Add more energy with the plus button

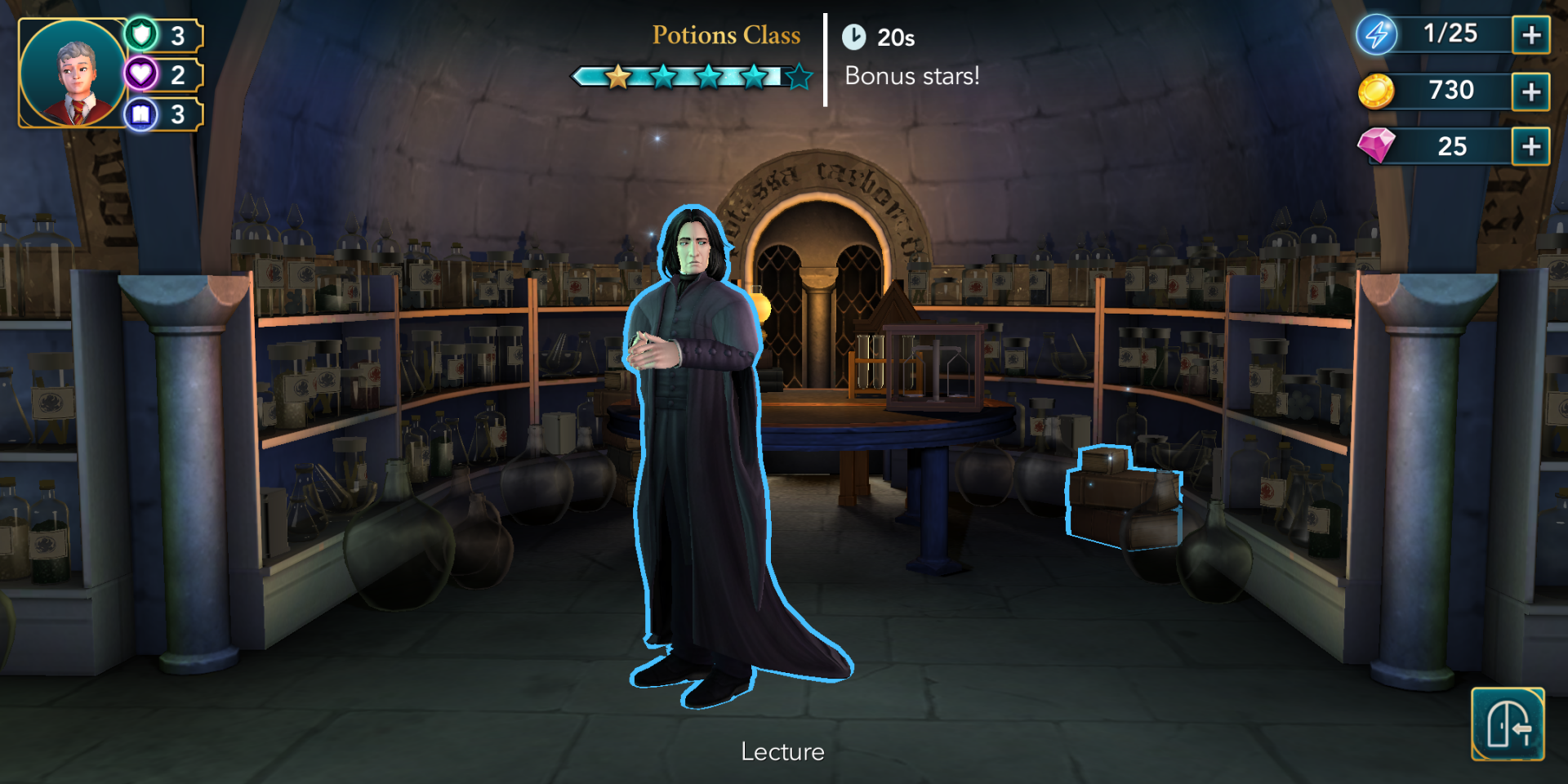pyautogui.click(x=1531, y=35)
